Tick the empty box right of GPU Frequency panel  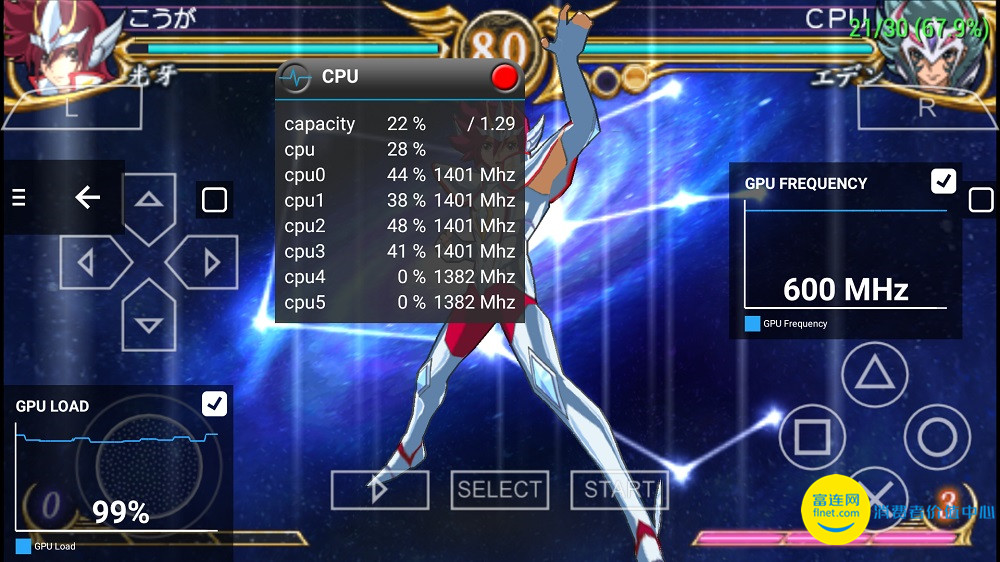(981, 201)
